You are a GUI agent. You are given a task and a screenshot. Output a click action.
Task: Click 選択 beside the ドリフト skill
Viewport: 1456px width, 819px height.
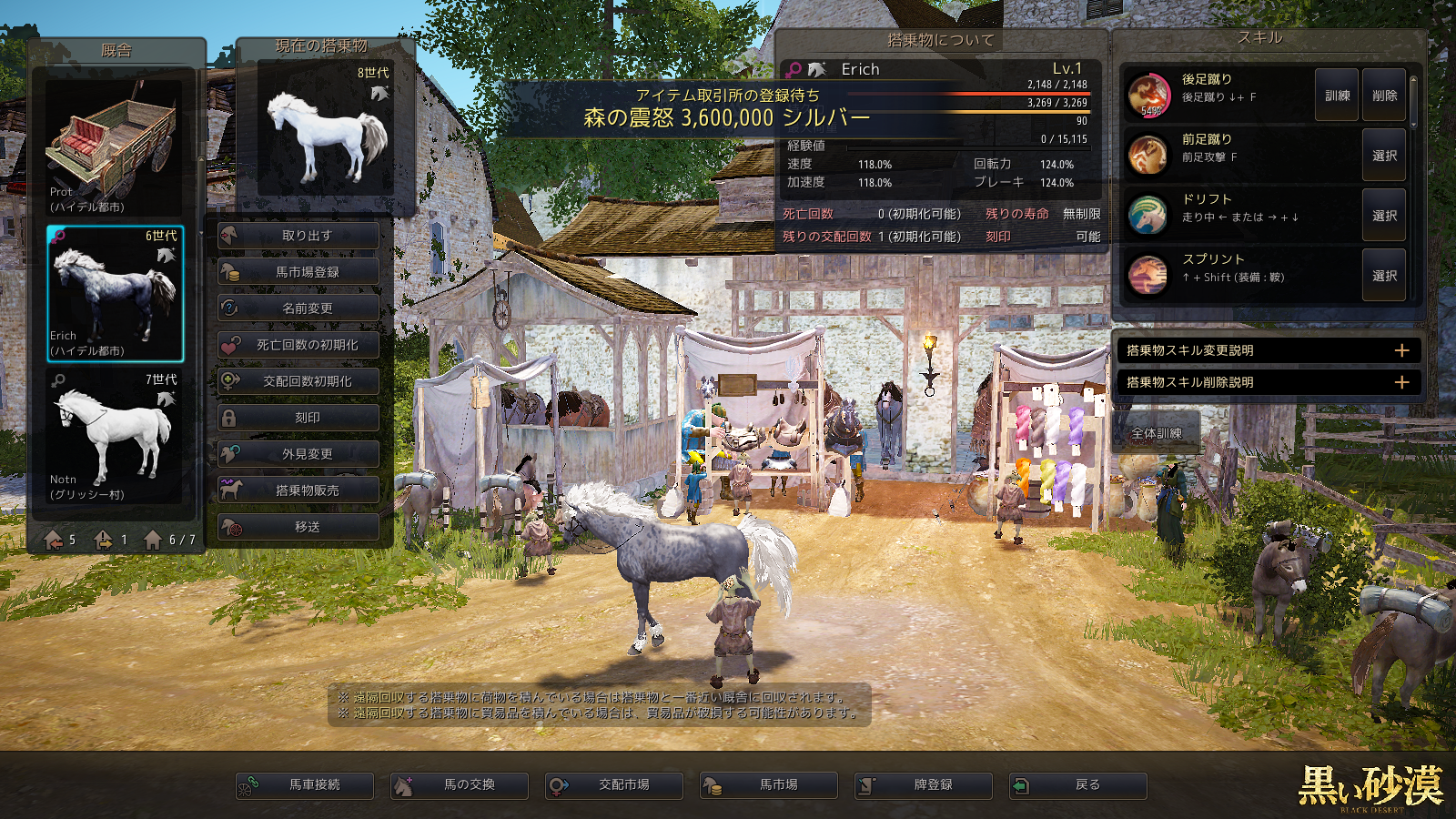(1384, 216)
